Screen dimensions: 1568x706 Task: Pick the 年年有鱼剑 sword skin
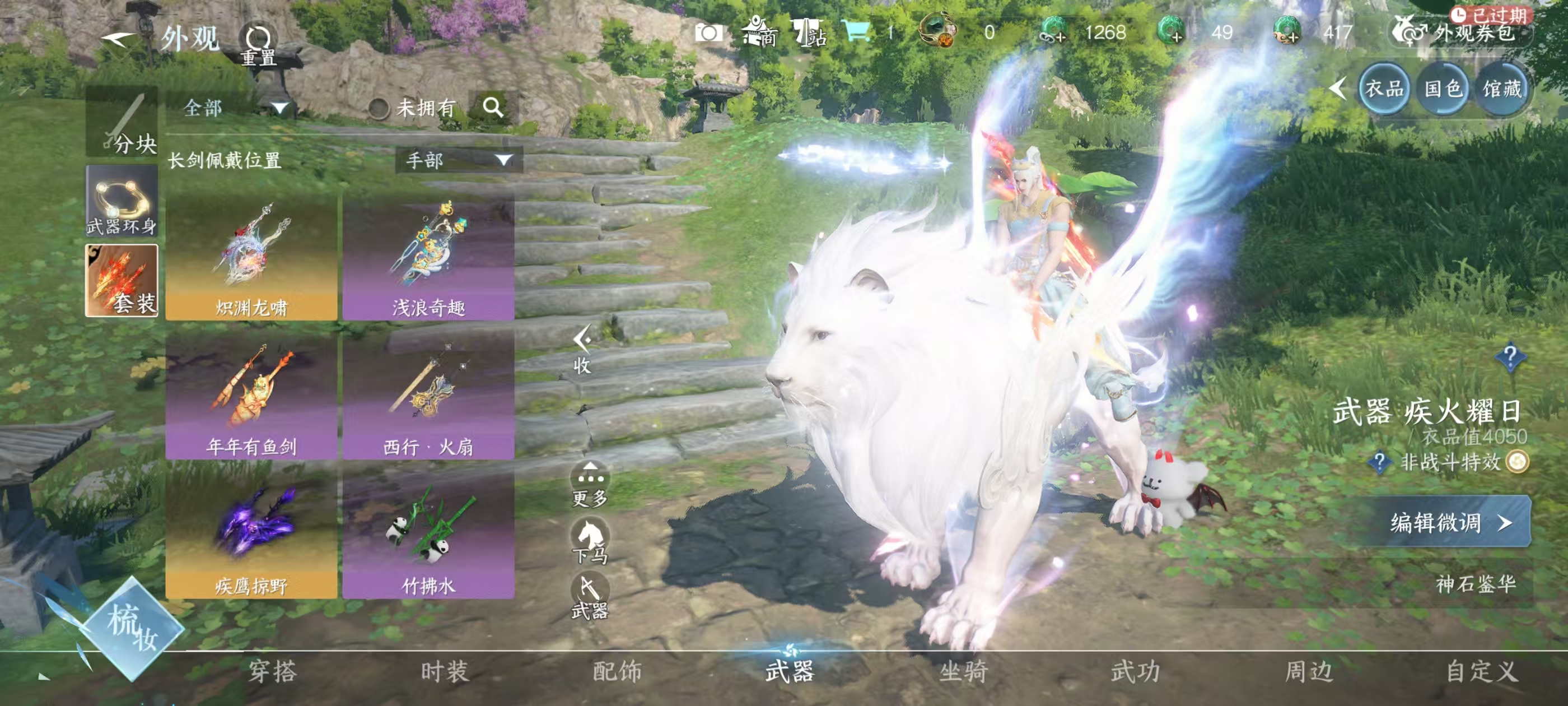(251, 396)
